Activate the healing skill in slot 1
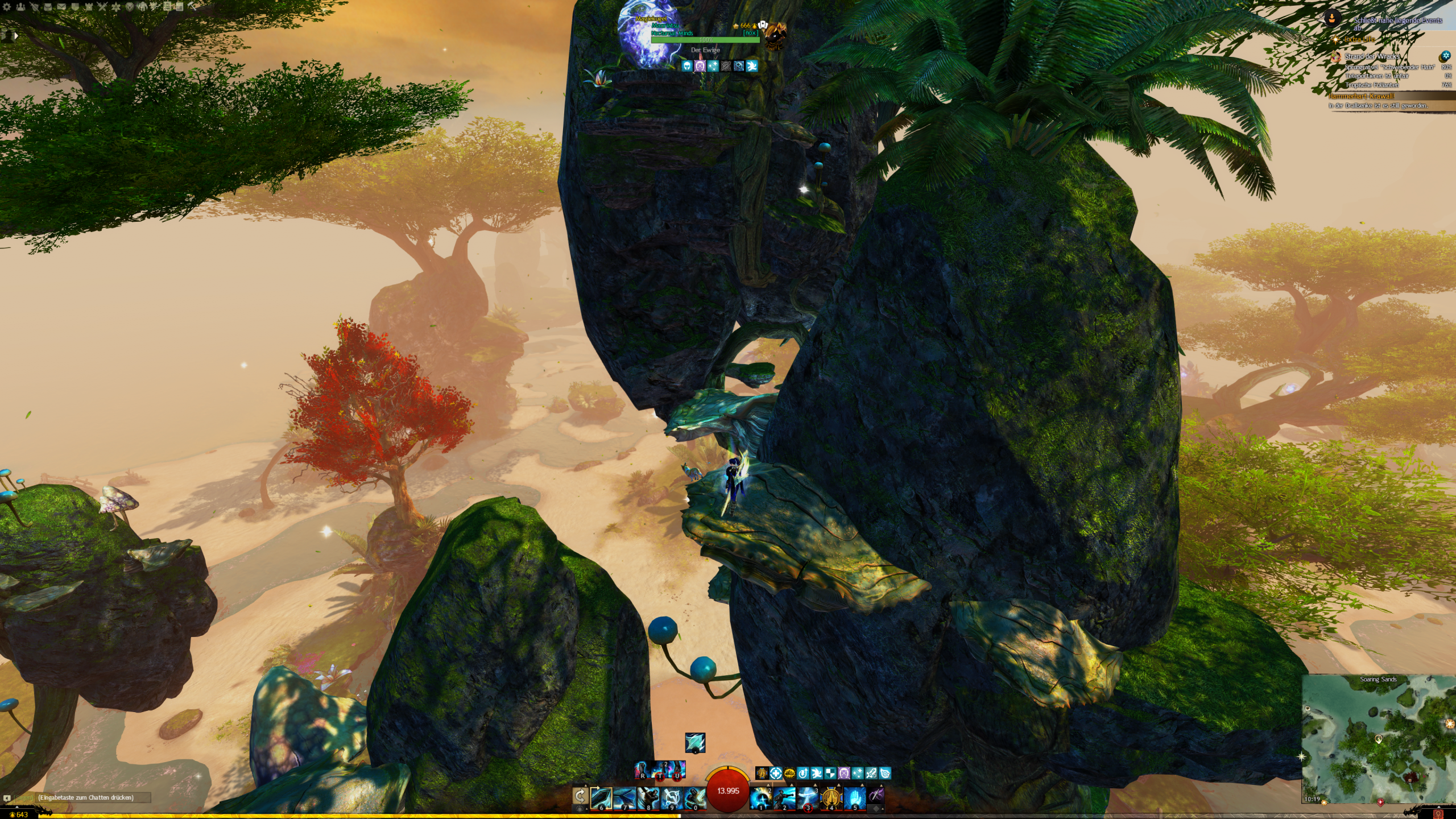Image resolution: width=1456 pixels, height=819 pixels. (760, 798)
